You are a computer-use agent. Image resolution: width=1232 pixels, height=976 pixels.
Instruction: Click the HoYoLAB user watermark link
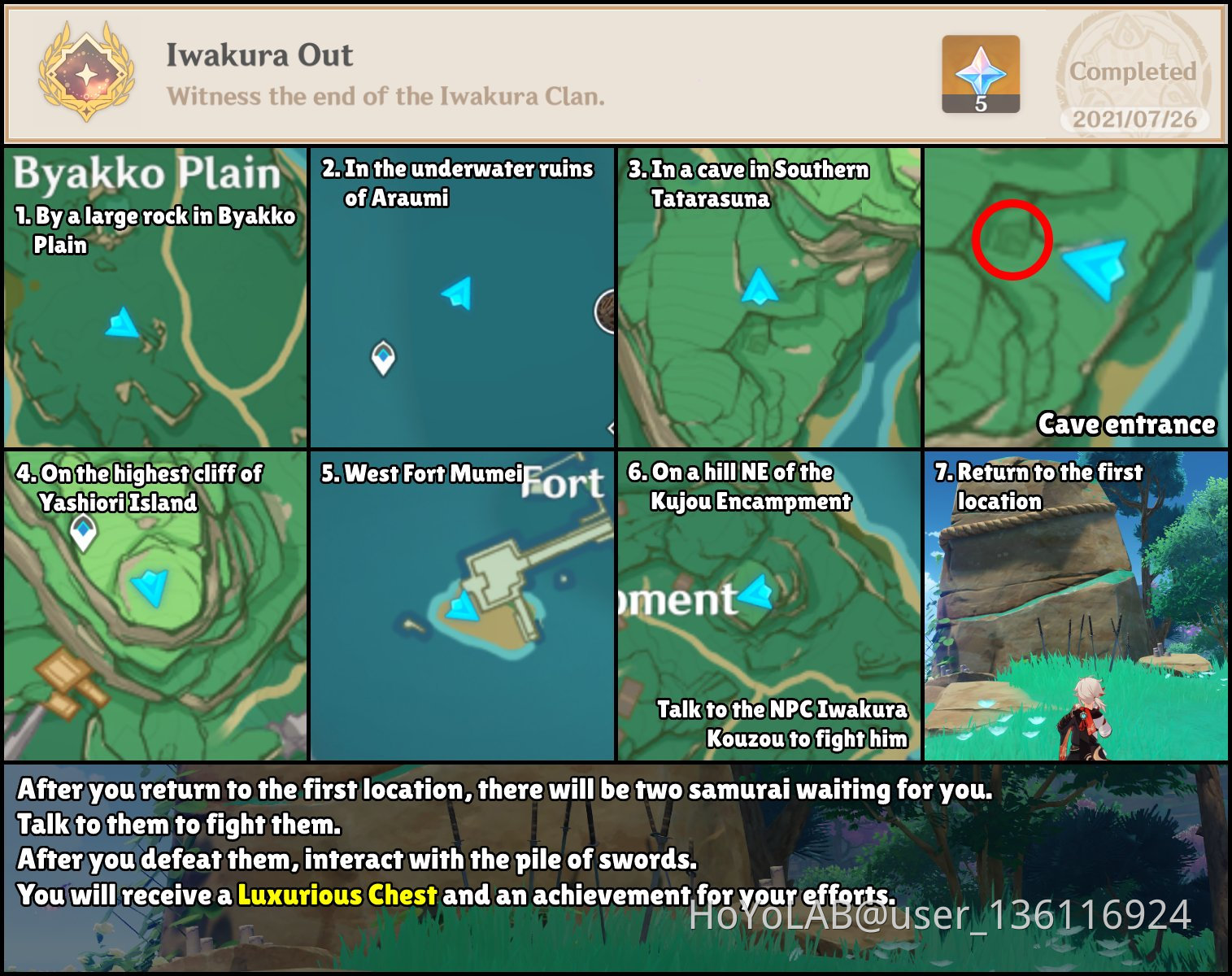click(x=935, y=917)
